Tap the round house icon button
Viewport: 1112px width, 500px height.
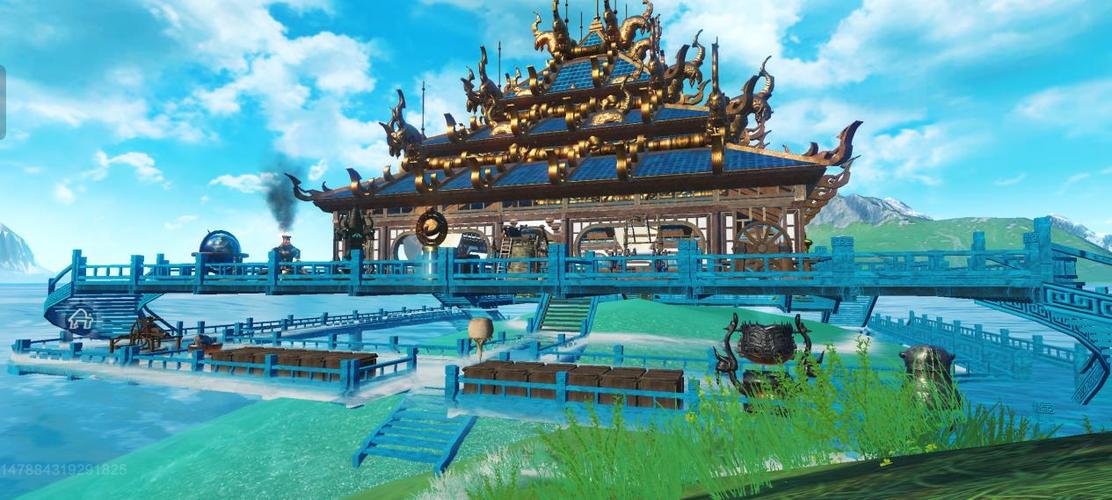(x=81, y=320)
